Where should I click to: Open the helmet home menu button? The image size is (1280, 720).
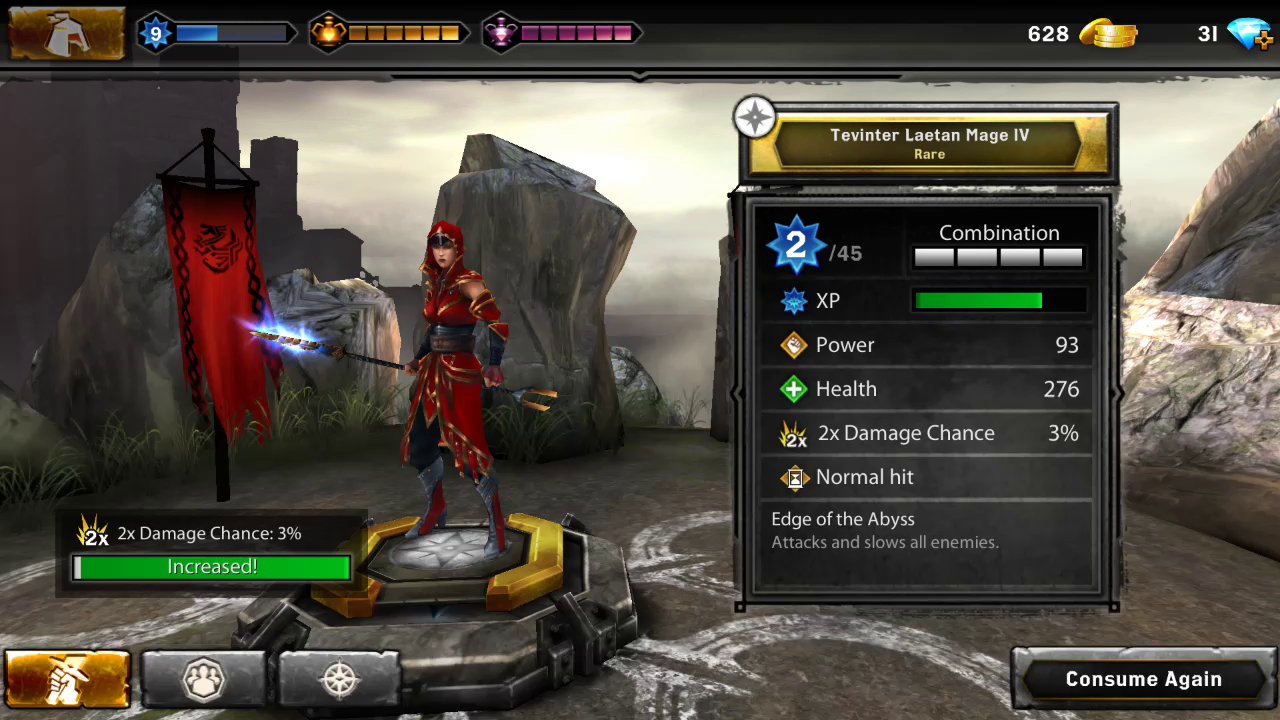point(66,34)
